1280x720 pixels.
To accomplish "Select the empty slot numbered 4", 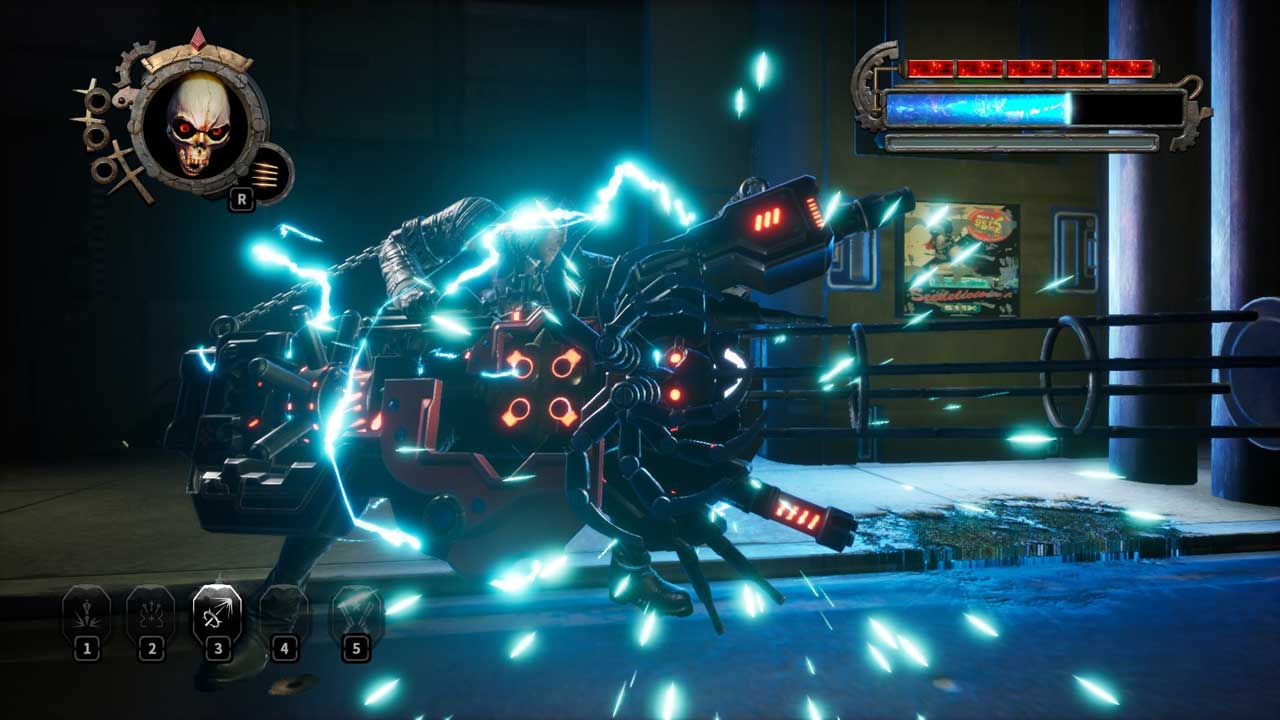I will point(284,612).
